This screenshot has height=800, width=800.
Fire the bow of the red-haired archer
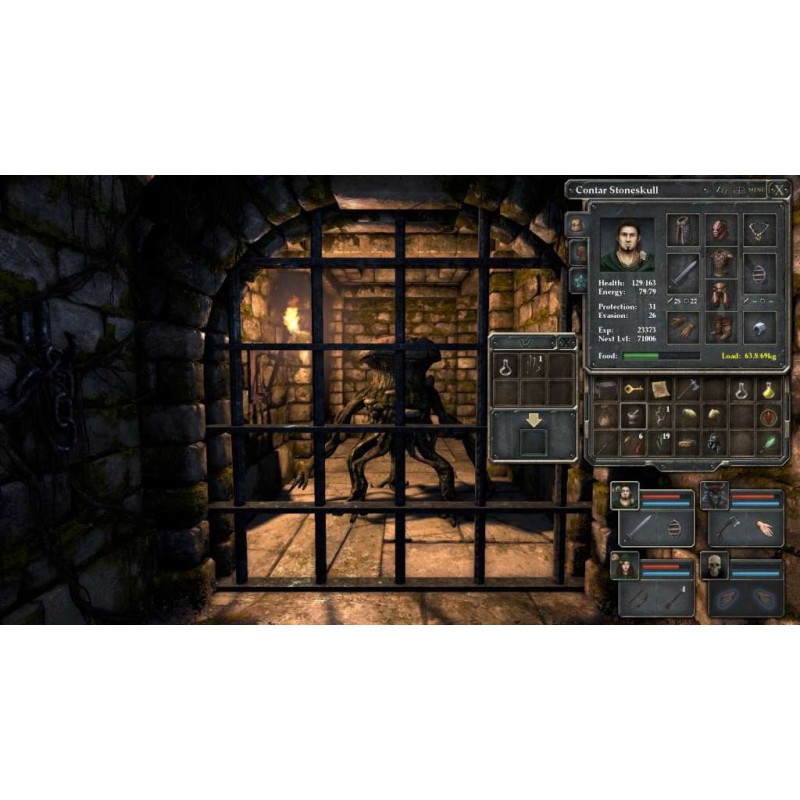click(640, 599)
